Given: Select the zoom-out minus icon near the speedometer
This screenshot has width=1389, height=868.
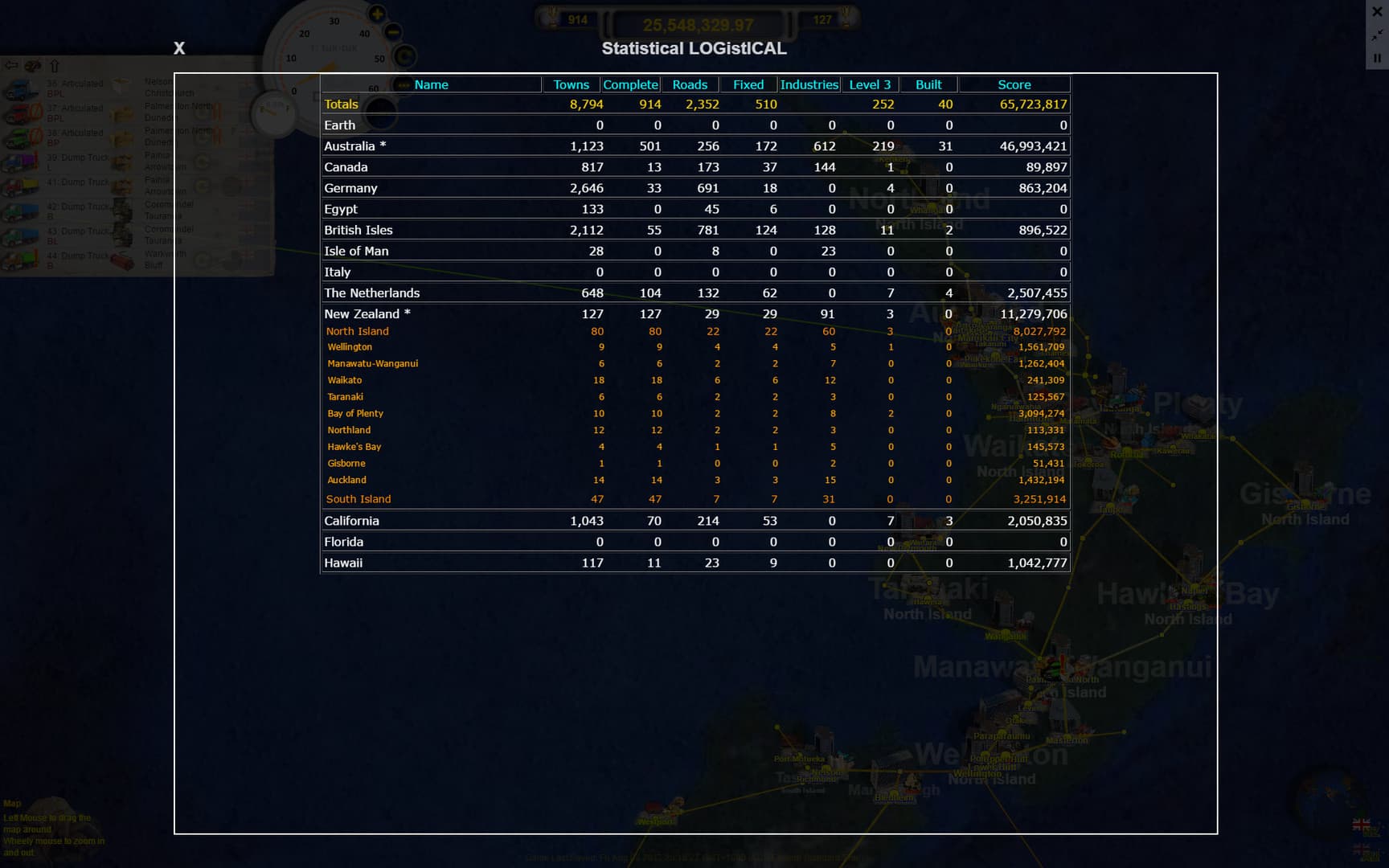Looking at the screenshot, I should pos(393,32).
